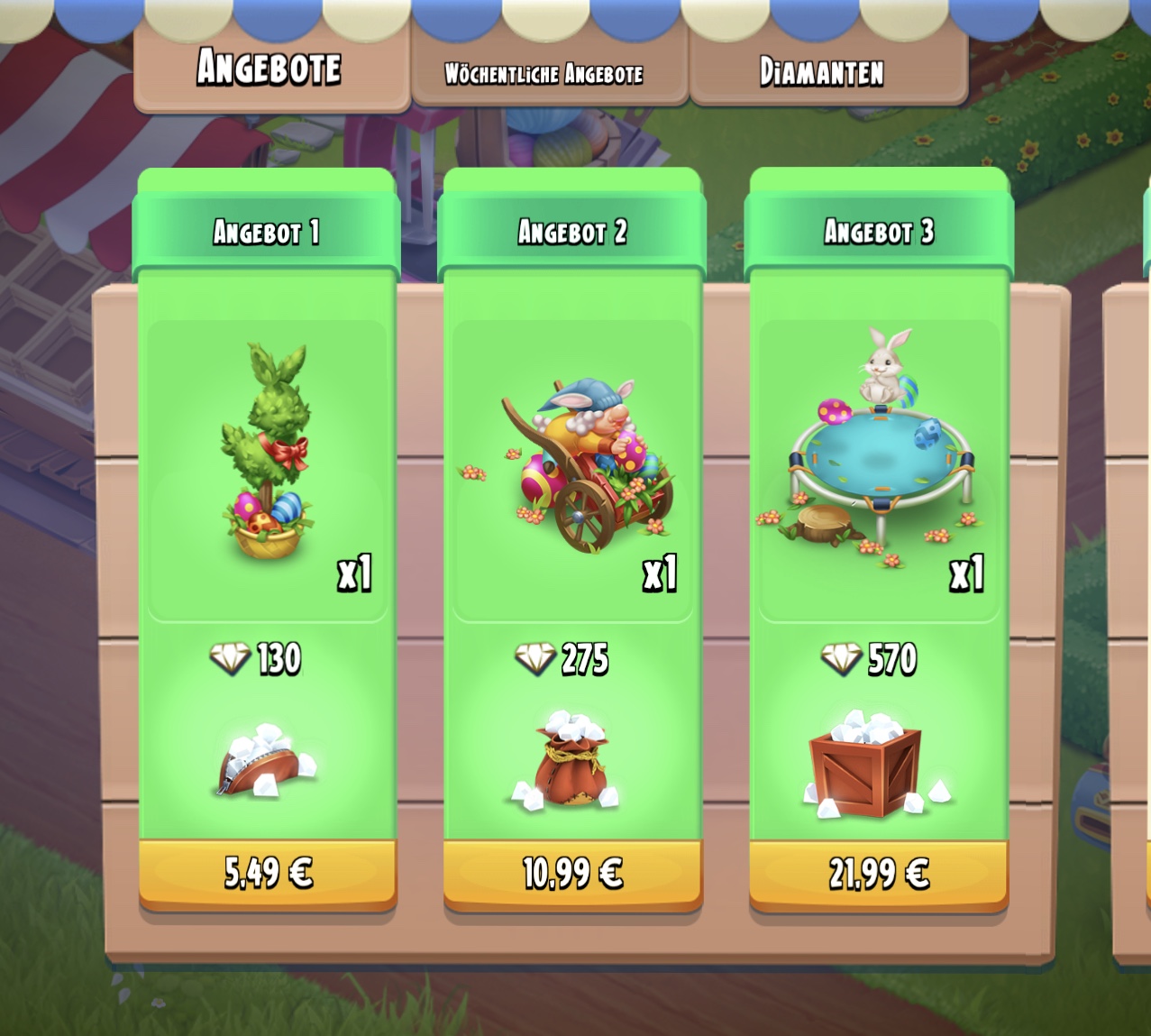Open the Wöchentliche Angebote tab
The width and height of the screenshot is (1151, 1036).
tap(544, 73)
